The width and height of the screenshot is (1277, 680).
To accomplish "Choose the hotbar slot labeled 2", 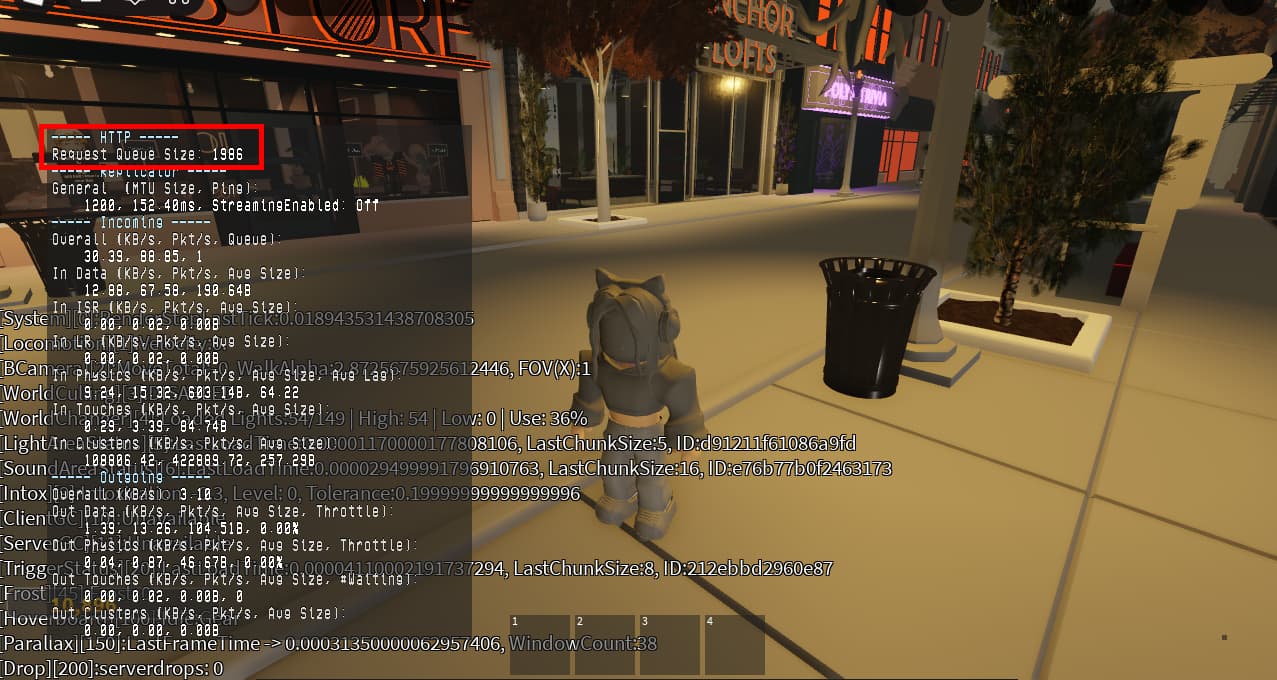I will (604, 644).
